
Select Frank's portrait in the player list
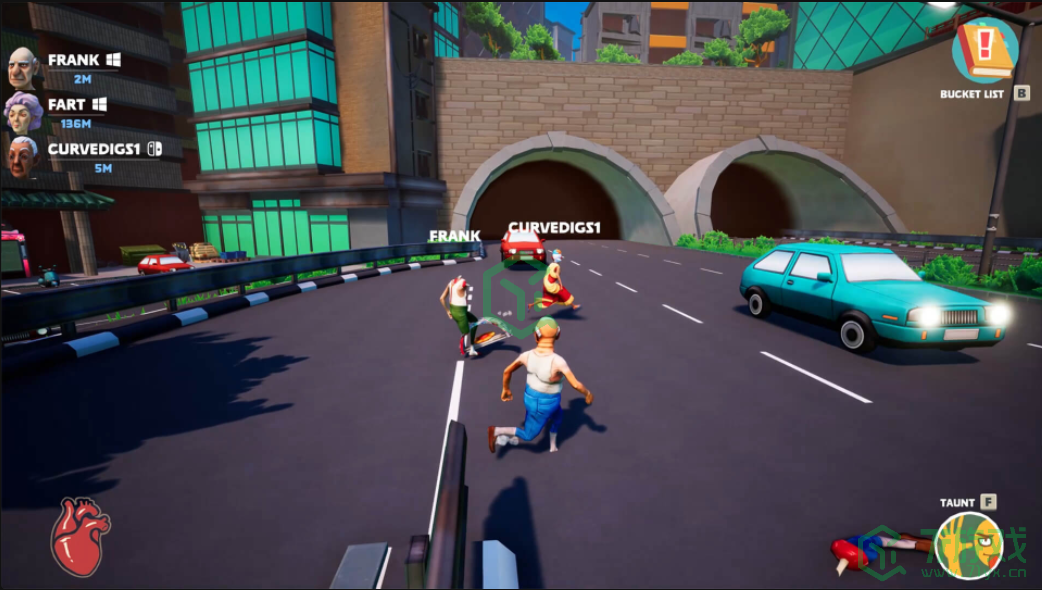pyautogui.click(x=23, y=68)
